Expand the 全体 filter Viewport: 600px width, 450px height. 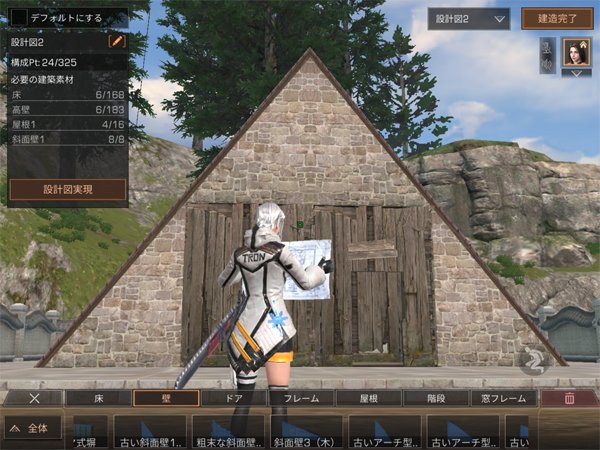33,429
